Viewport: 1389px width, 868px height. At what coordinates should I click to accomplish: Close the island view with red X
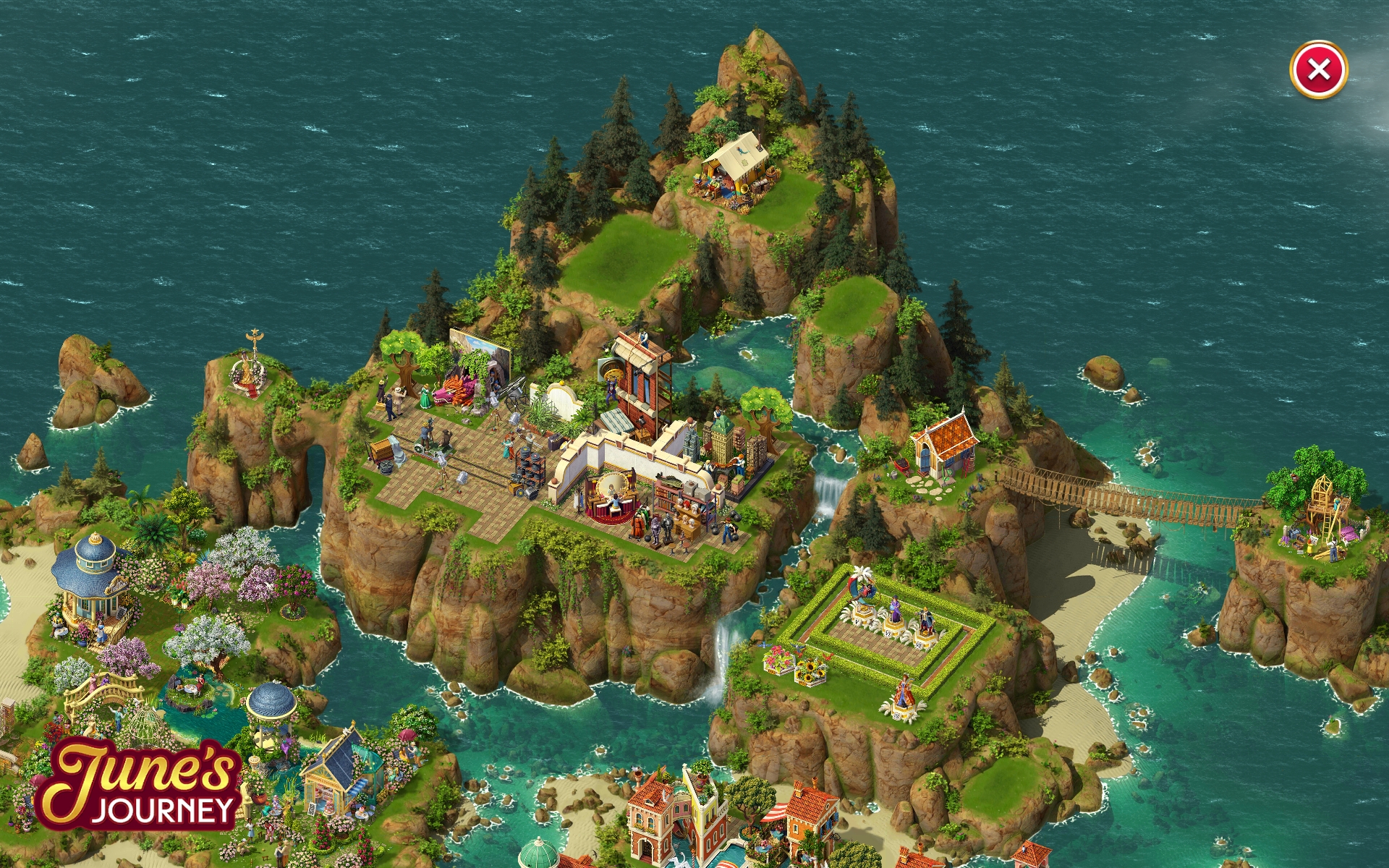point(1318,70)
